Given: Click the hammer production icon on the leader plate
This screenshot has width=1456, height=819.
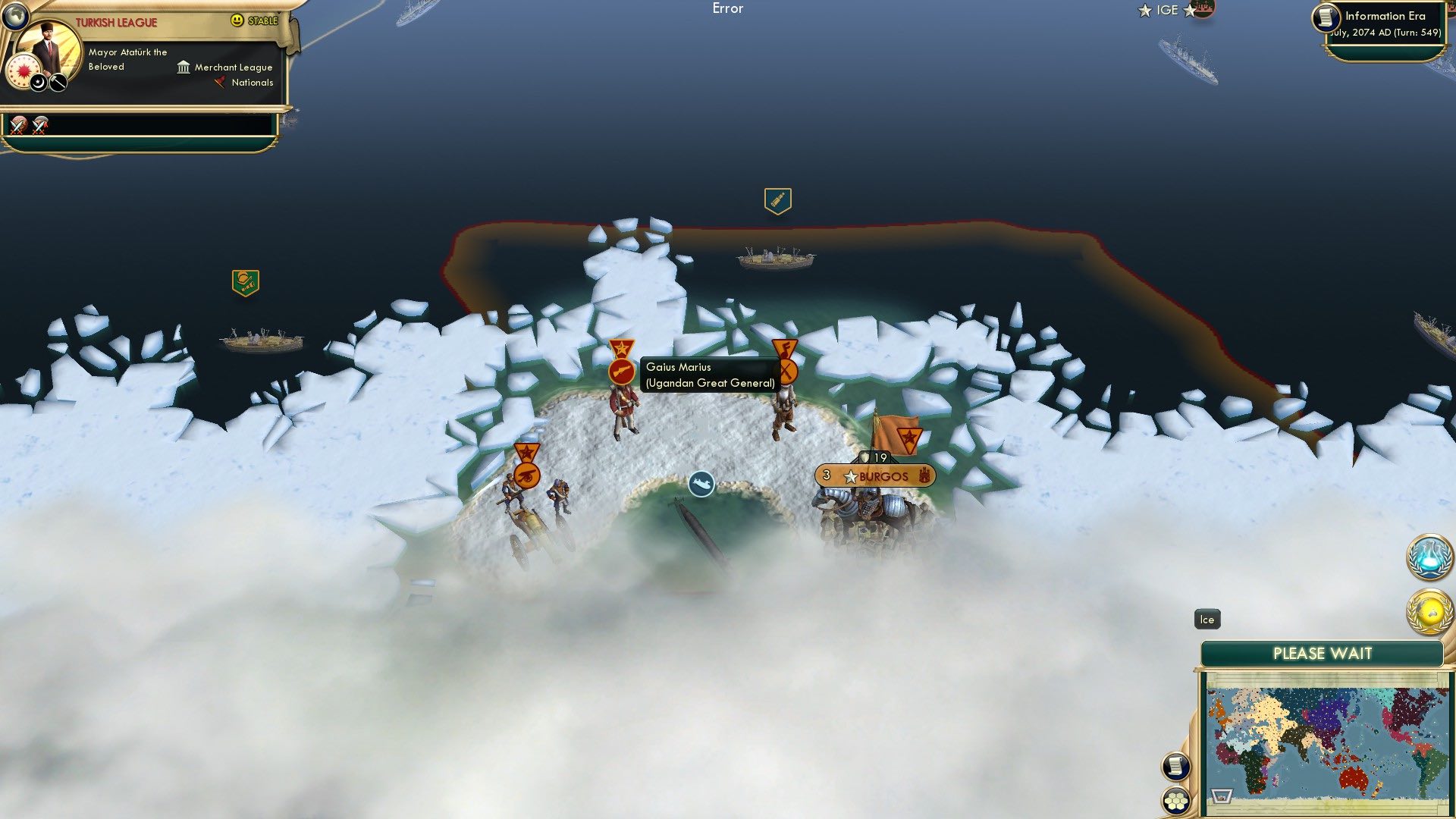Looking at the screenshot, I should pos(57,83).
